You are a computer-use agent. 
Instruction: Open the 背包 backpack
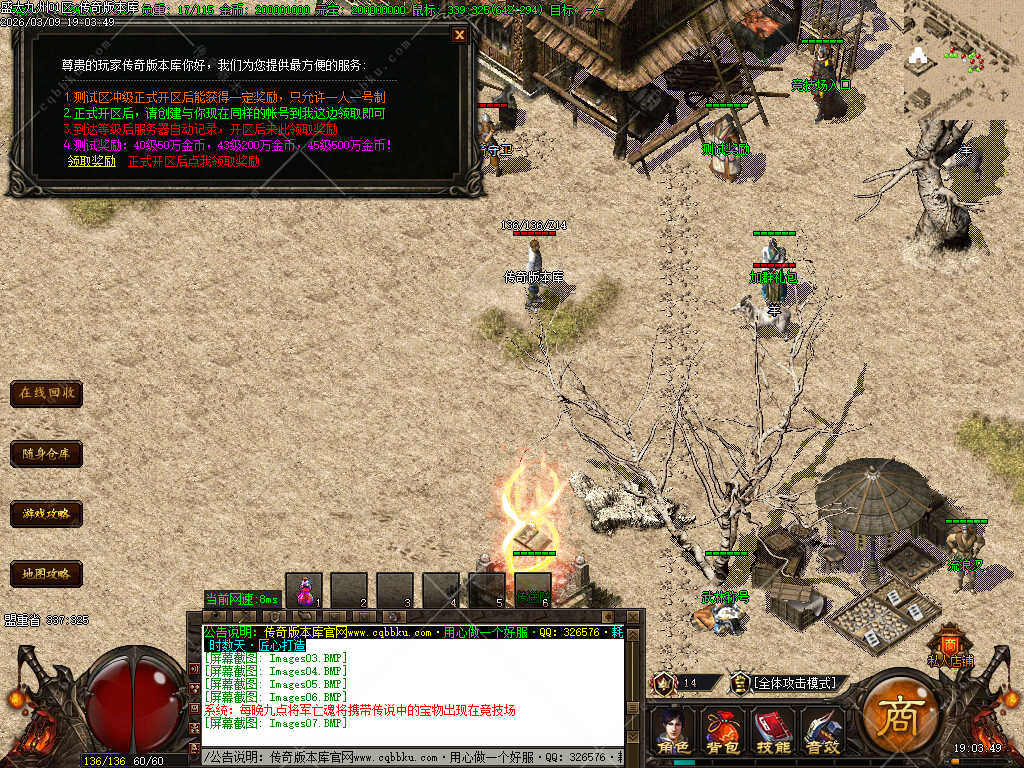coord(721,732)
